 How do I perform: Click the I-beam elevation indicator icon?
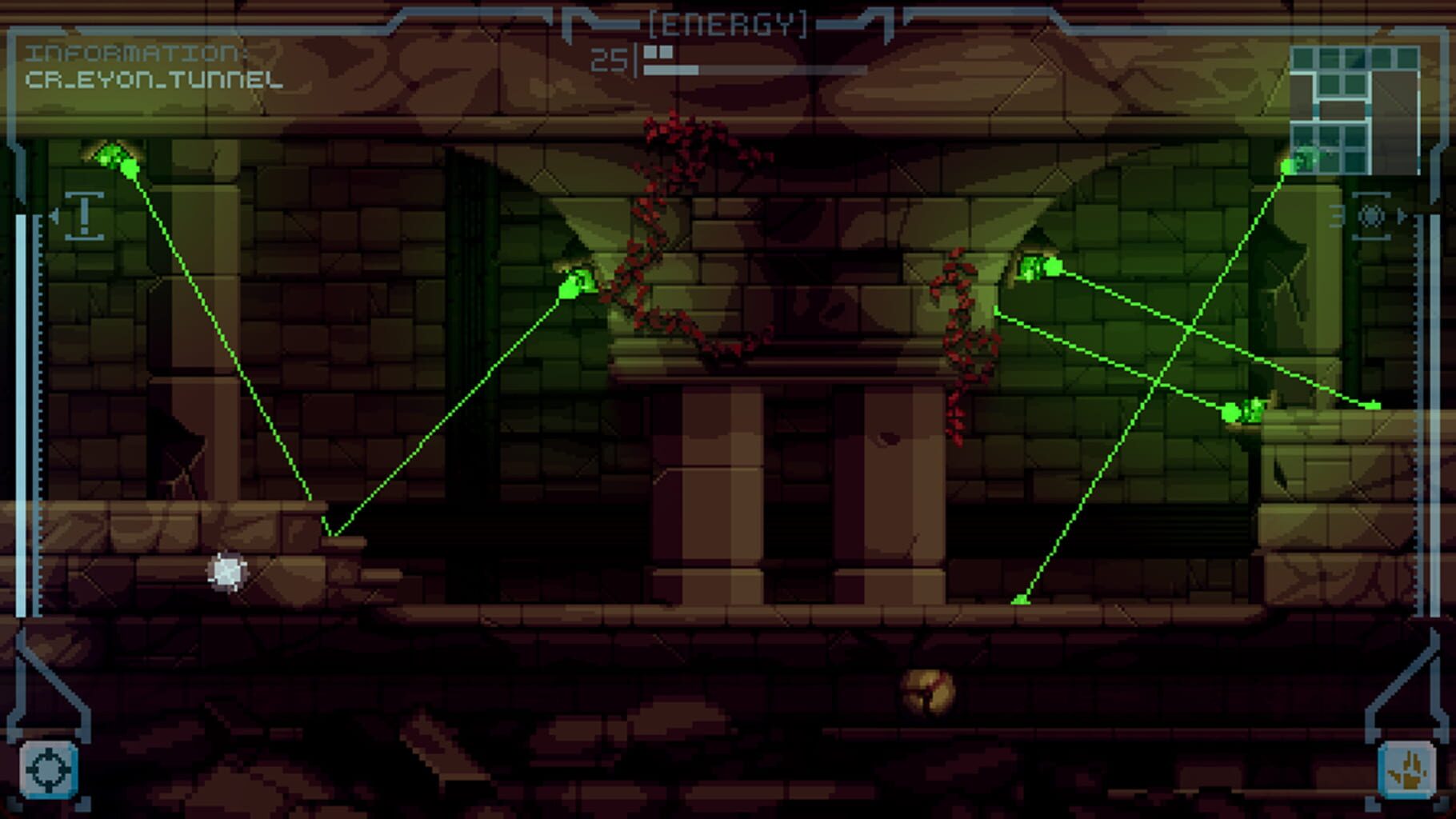pyautogui.click(x=82, y=217)
